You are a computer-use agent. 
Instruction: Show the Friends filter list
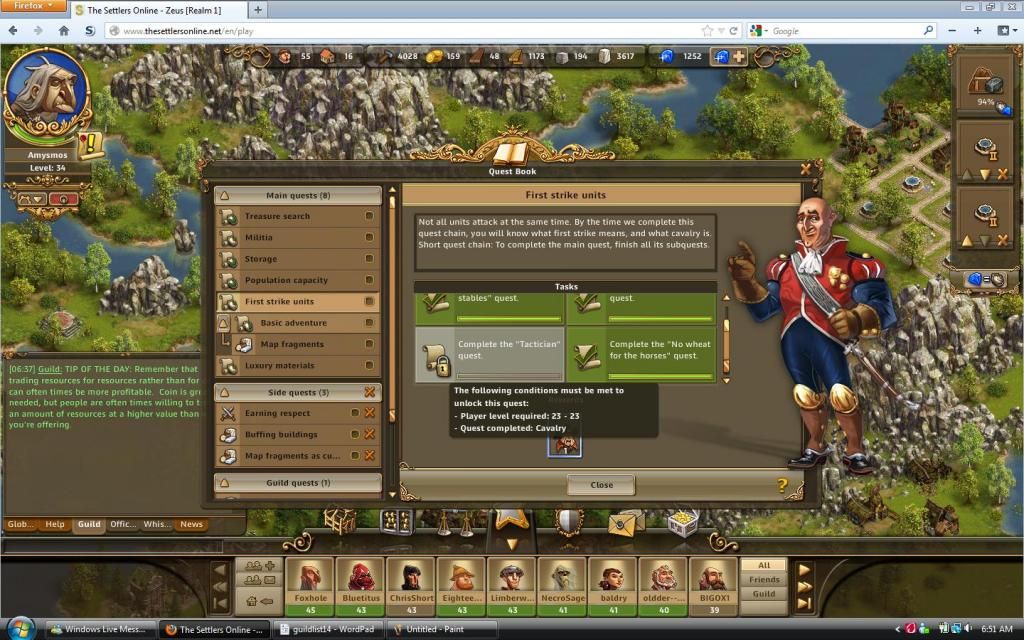[764, 580]
